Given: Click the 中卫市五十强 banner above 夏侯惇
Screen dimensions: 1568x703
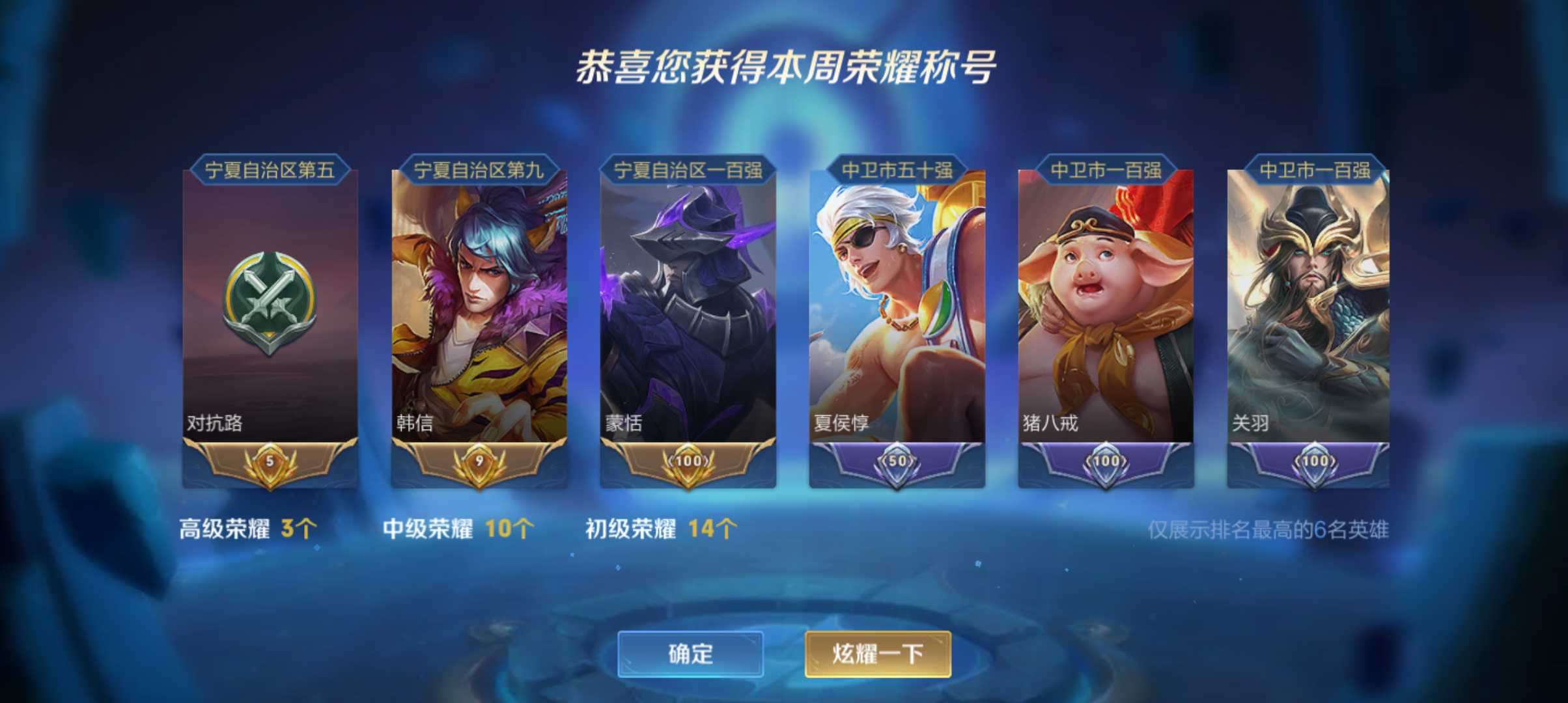Looking at the screenshot, I should click(894, 169).
